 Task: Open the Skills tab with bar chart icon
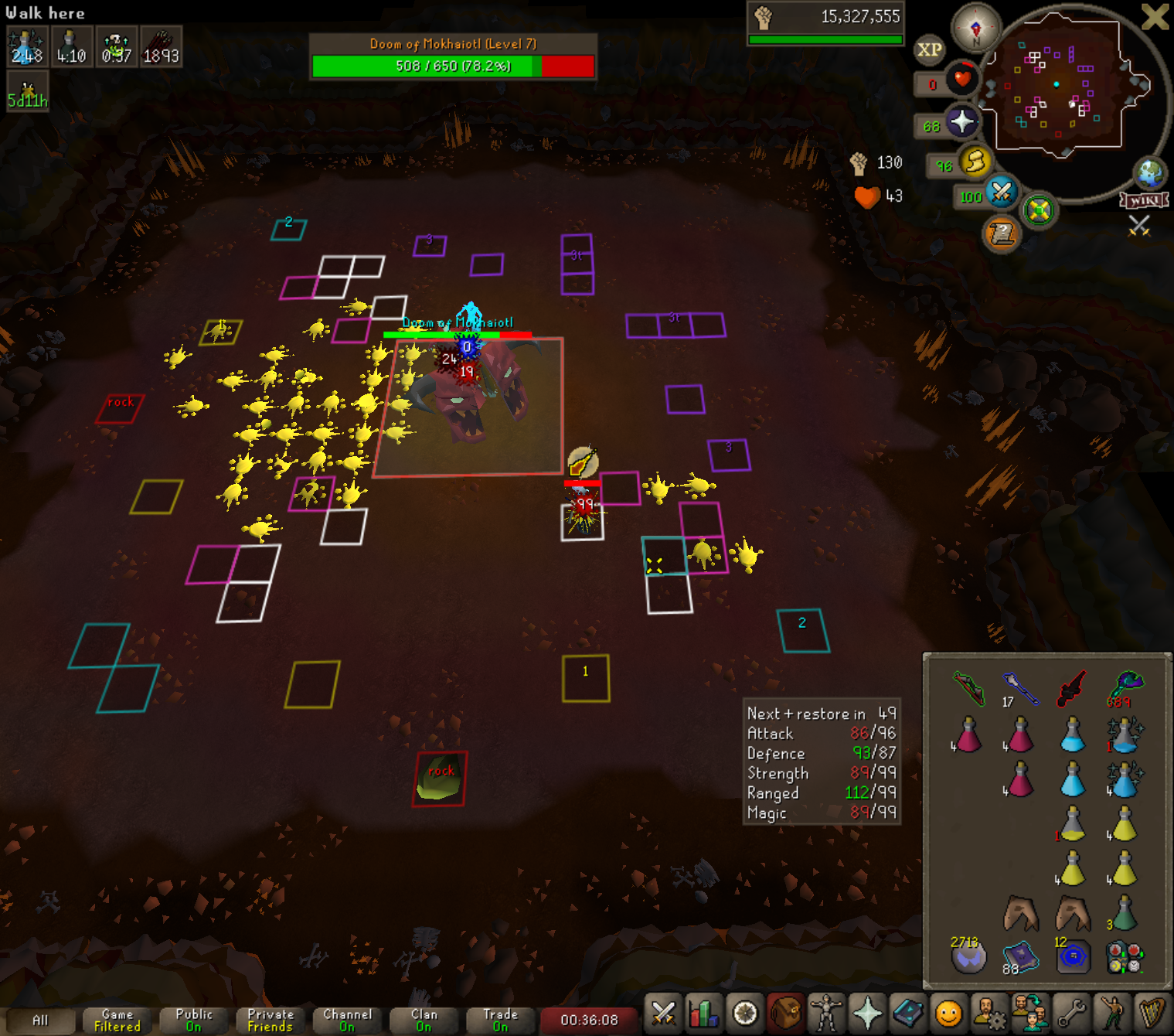click(704, 1012)
